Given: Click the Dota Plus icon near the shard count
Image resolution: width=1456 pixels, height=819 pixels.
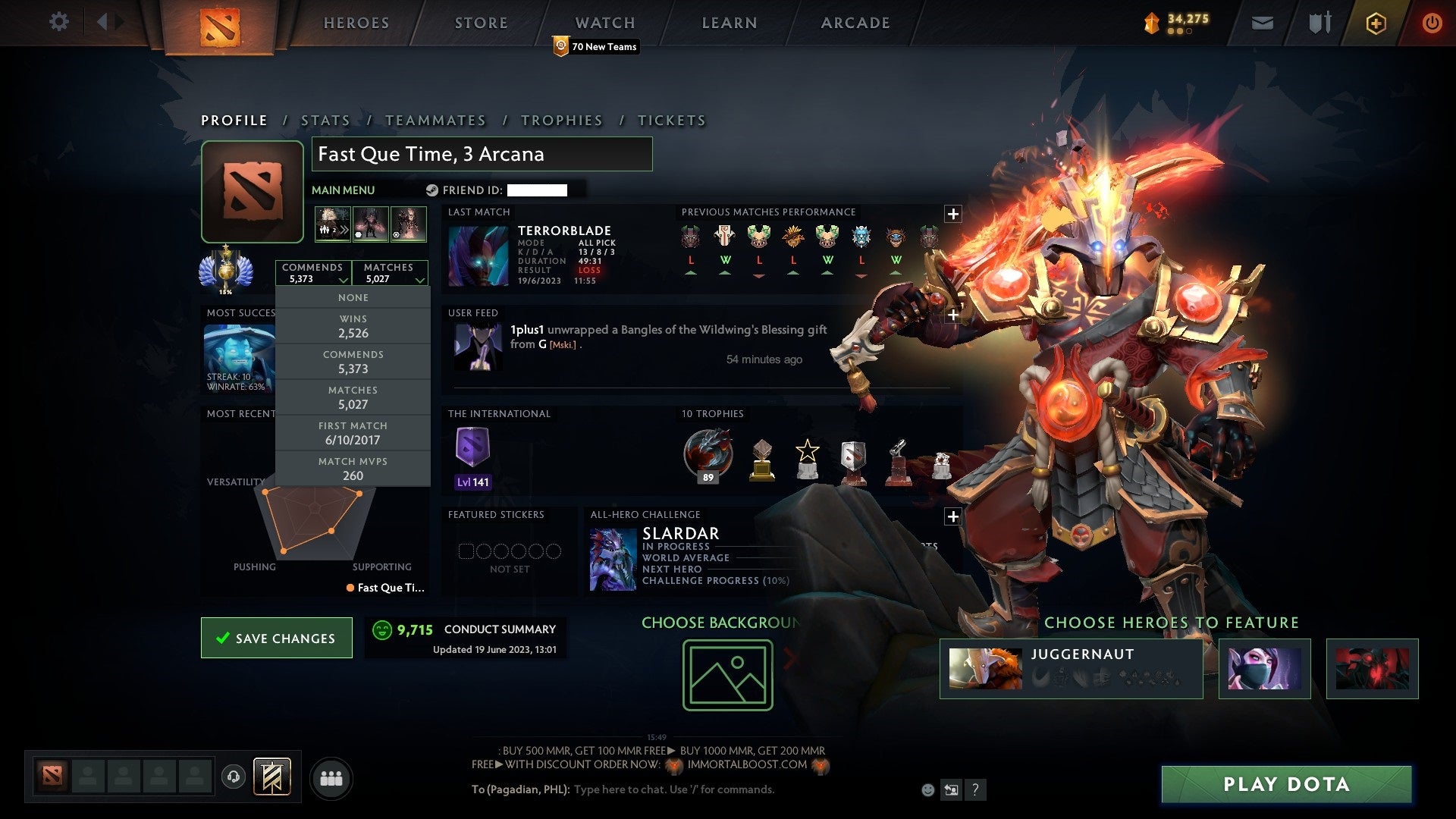Looking at the screenshot, I should pyautogui.click(x=1376, y=22).
